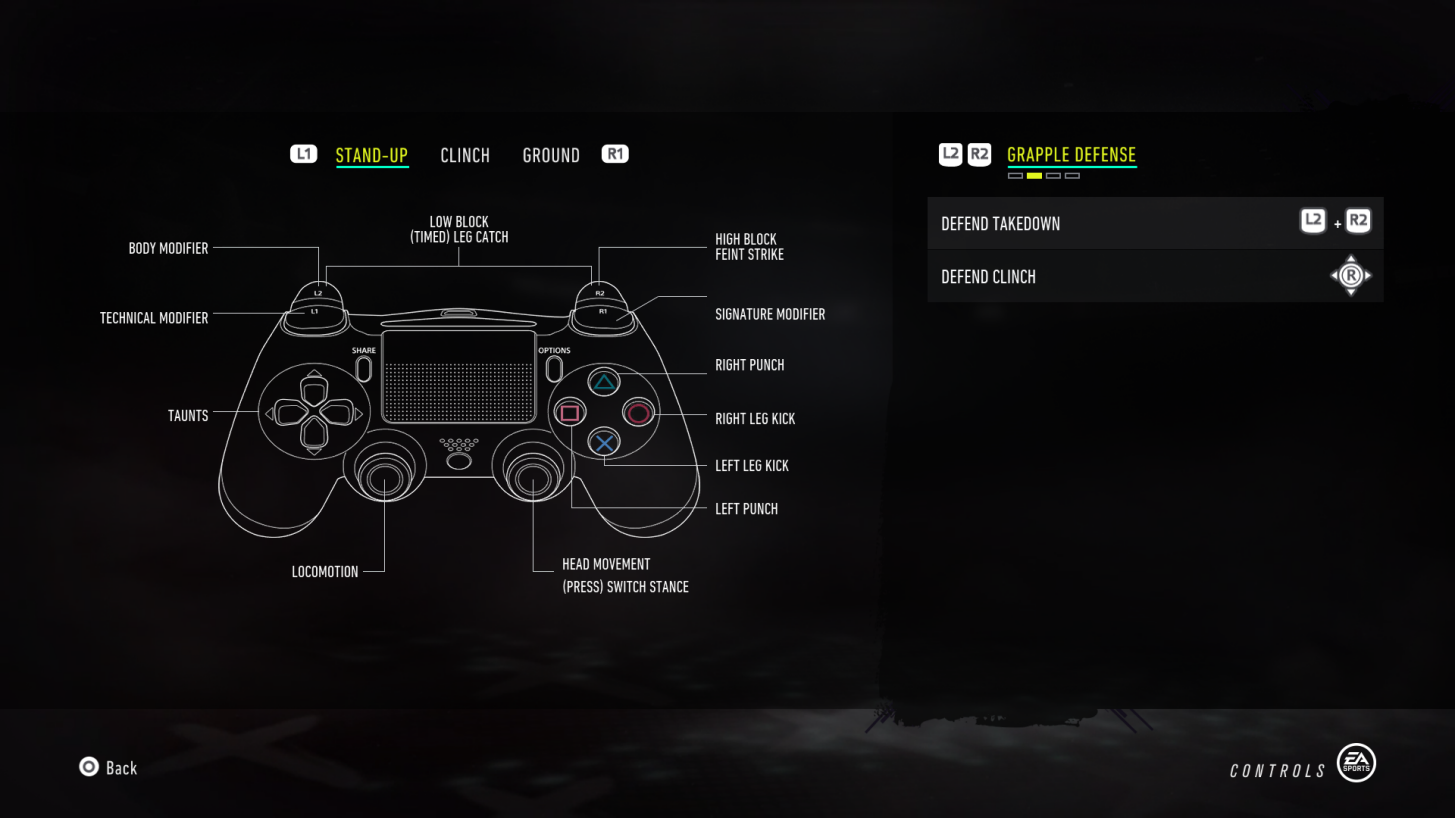Select the STAND-UP tab
The image size is (1455, 818).
click(x=372, y=155)
